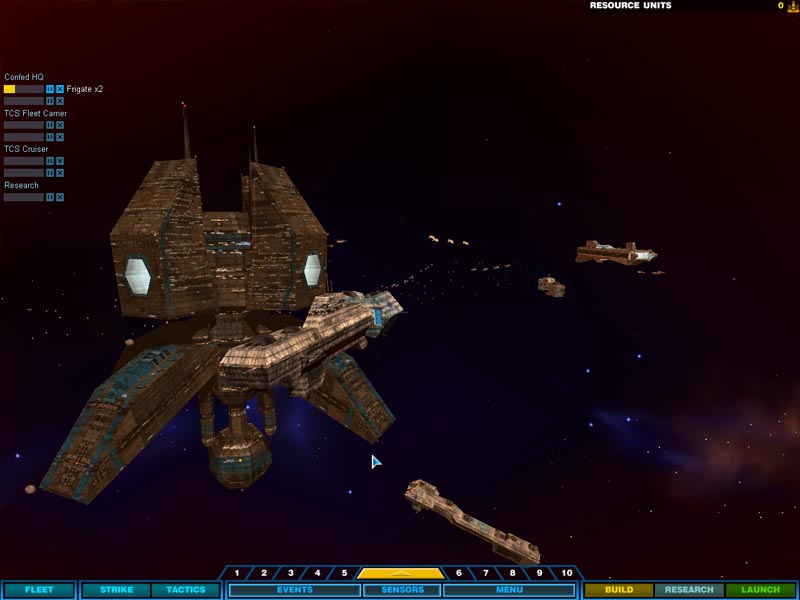Select control group 3
This screenshot has width=800, height=600.
(291, 573)
